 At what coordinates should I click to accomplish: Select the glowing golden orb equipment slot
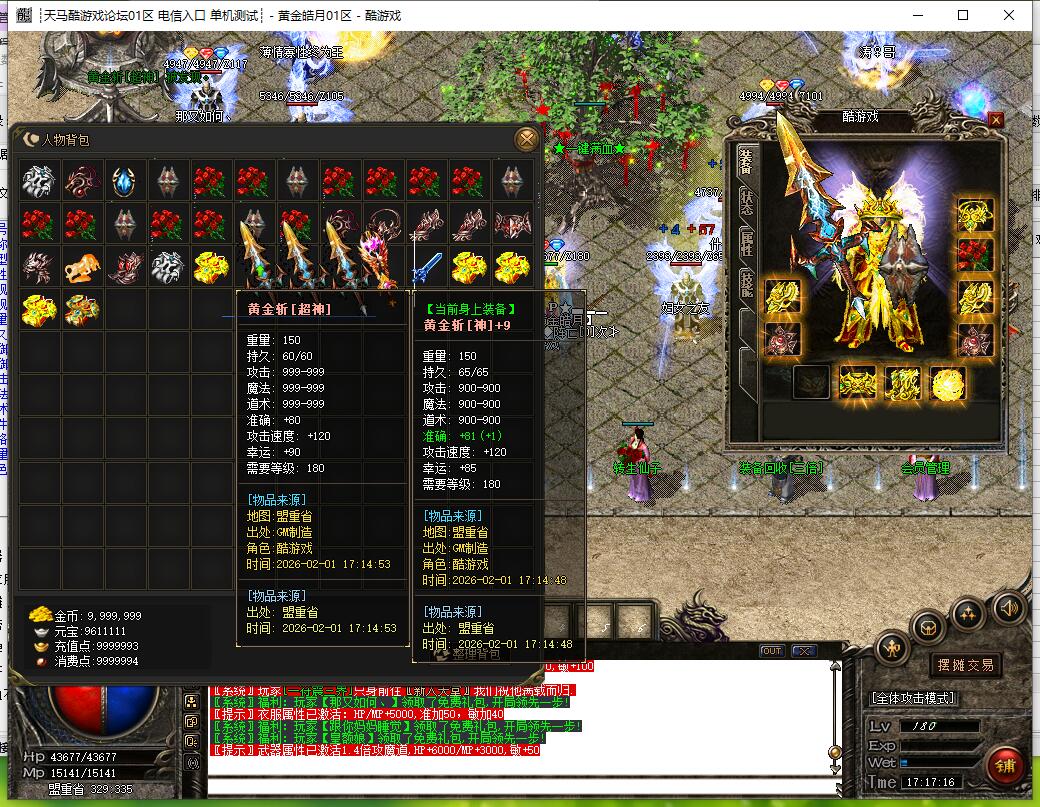pyautogui.click(x=947, y=382)
